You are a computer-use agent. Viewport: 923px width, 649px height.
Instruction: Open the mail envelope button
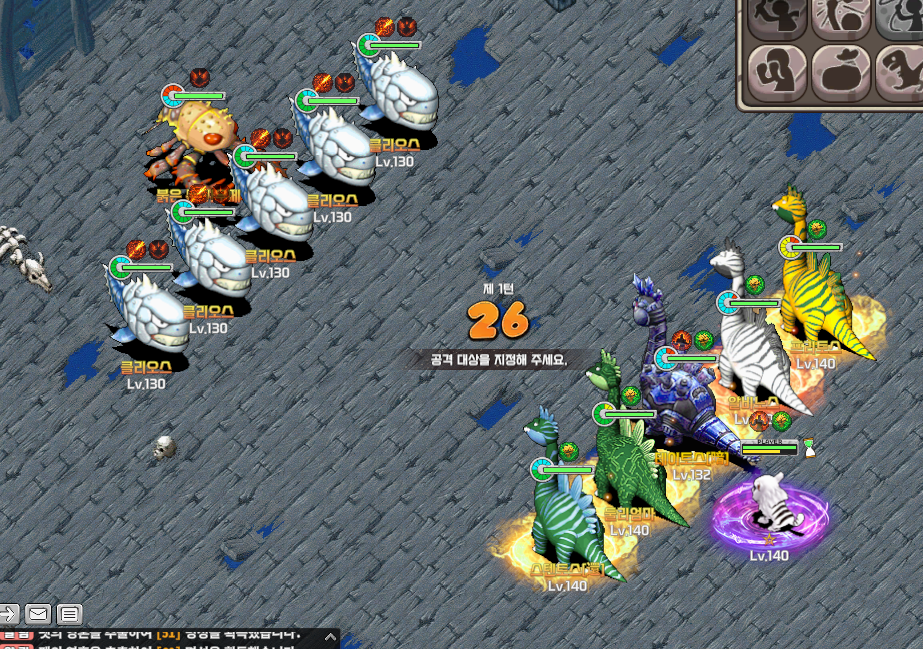(39, 614)
